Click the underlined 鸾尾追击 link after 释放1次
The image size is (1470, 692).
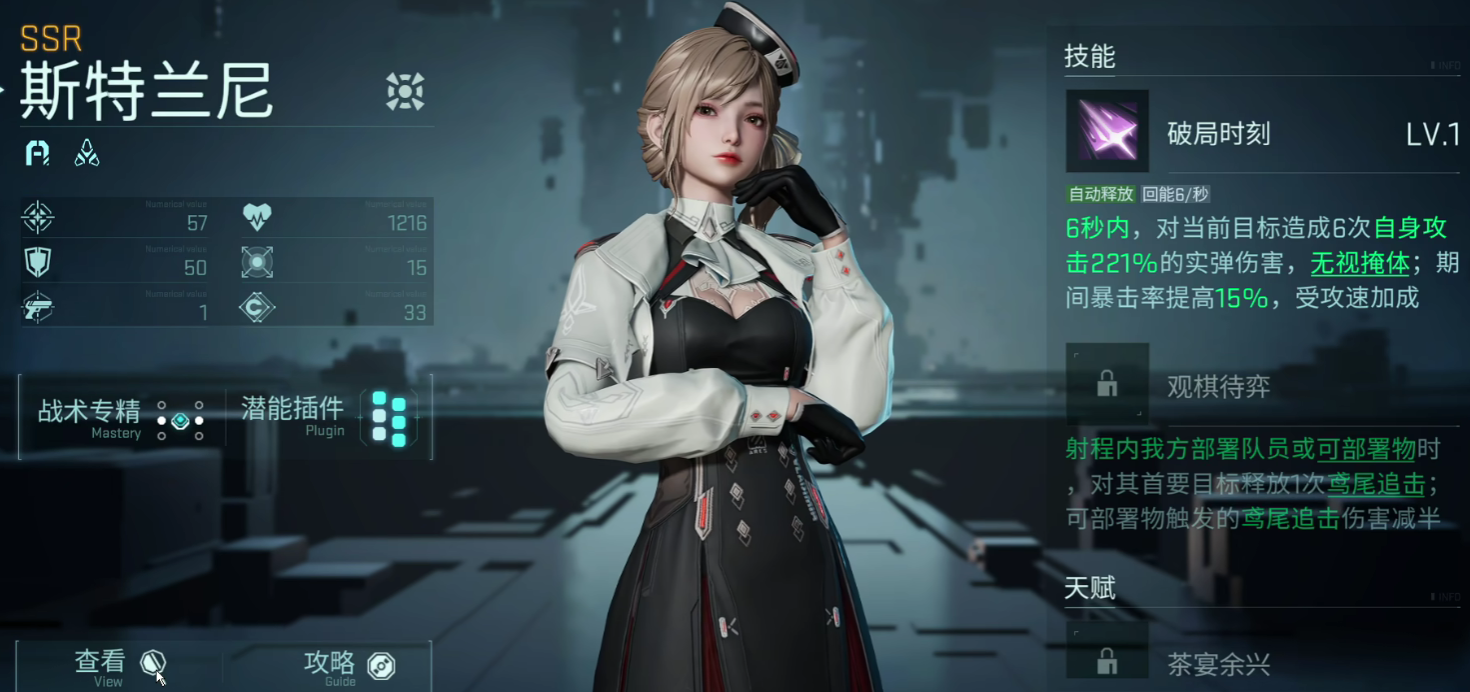click(1376, 484)
